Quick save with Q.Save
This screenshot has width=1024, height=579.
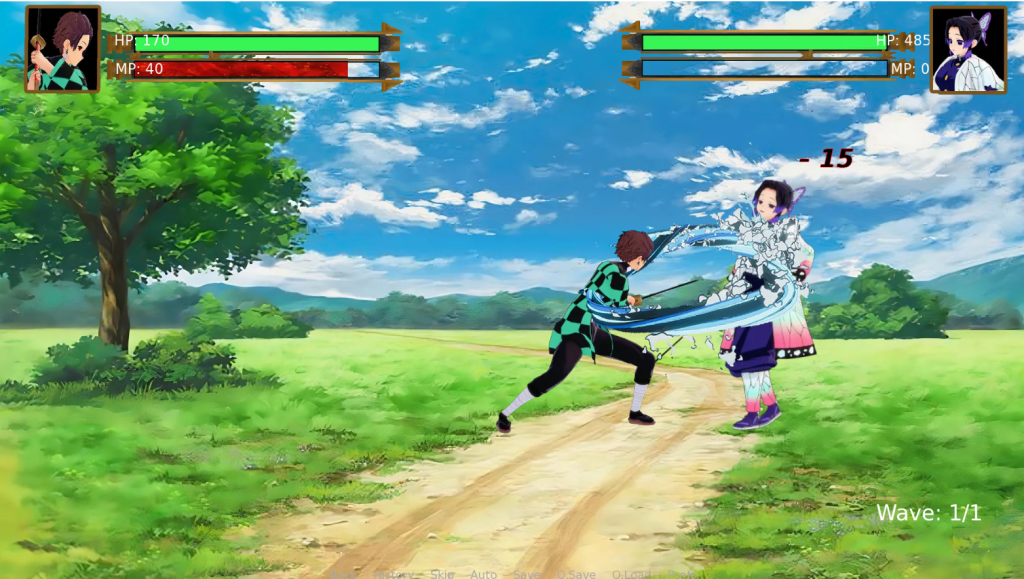click(577, 574)
